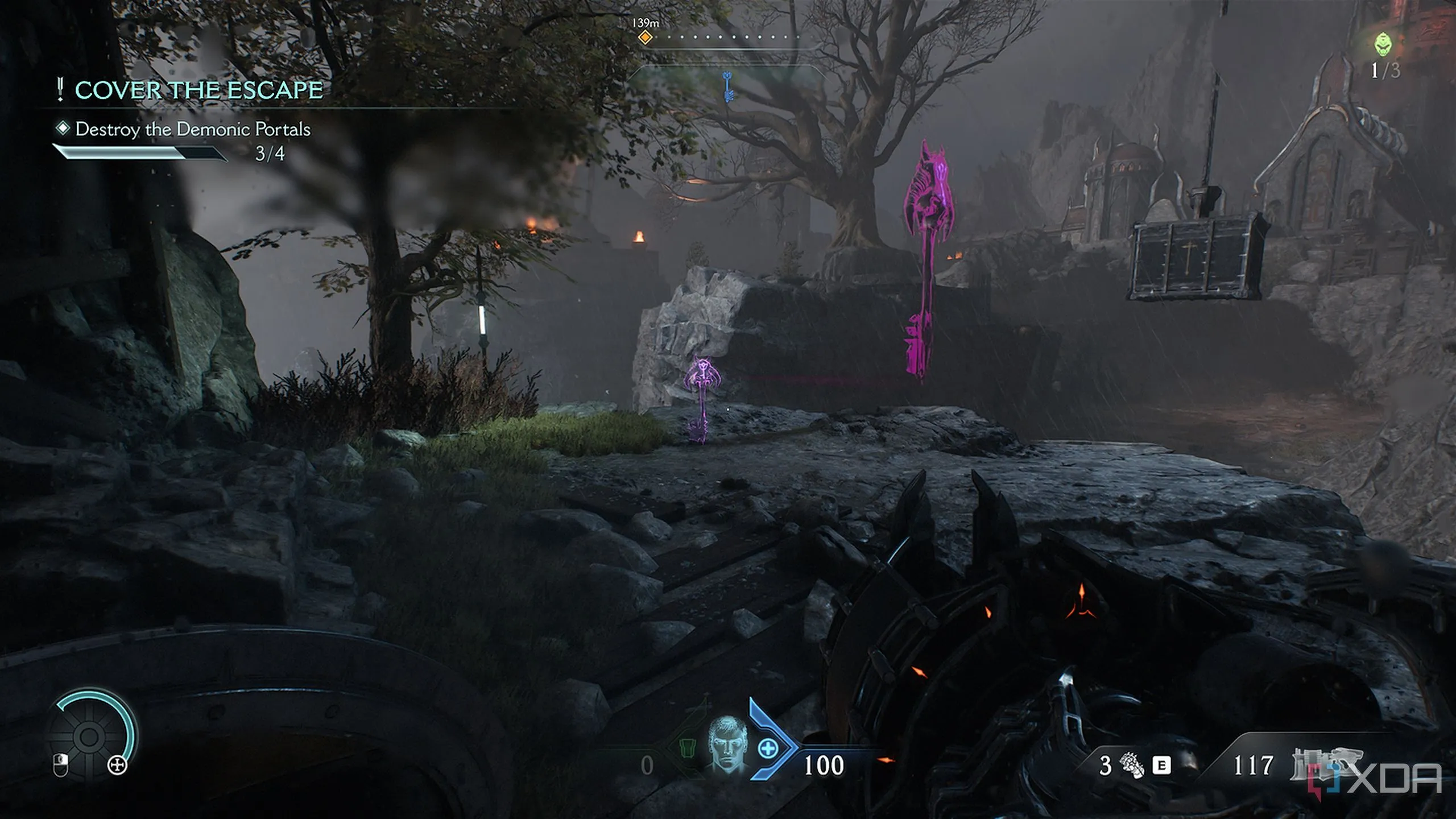The height and width of the screenshot is (819, 1456).
Task: Select the green armor icon
Action: [x=688, y=749]
